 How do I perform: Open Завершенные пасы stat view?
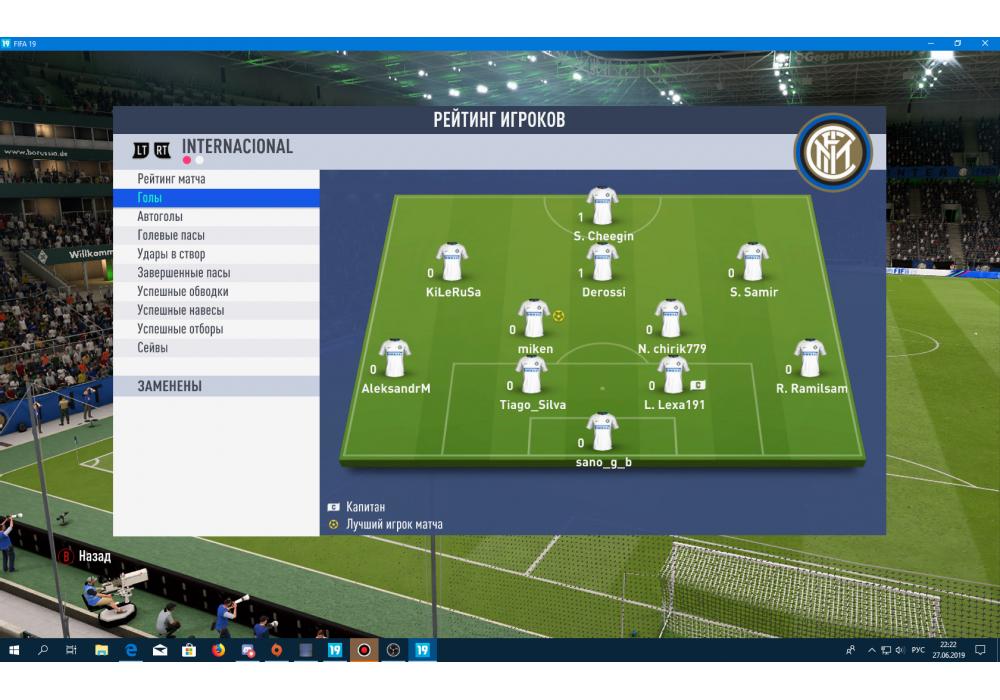click(x=216, y=273)
